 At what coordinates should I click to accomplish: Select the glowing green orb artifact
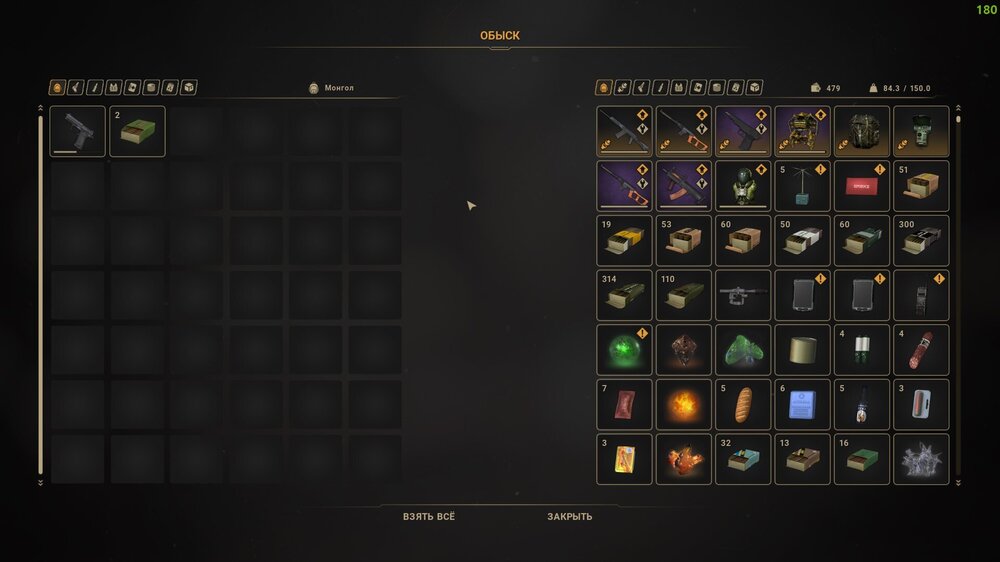tap(625, 349)
